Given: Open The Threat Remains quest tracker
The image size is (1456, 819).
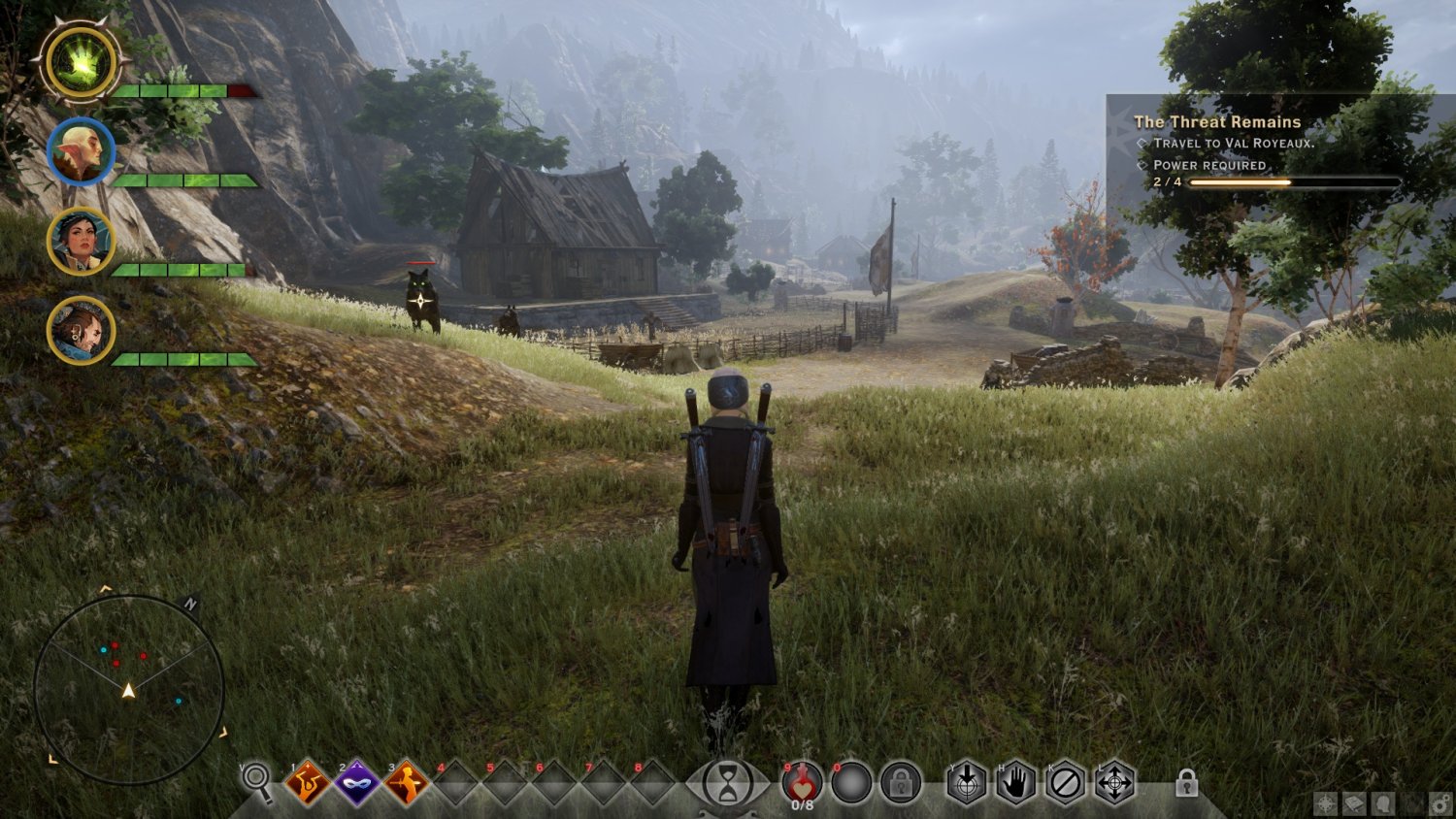Looking at the screenshot, I should (x=1217, y=122).
